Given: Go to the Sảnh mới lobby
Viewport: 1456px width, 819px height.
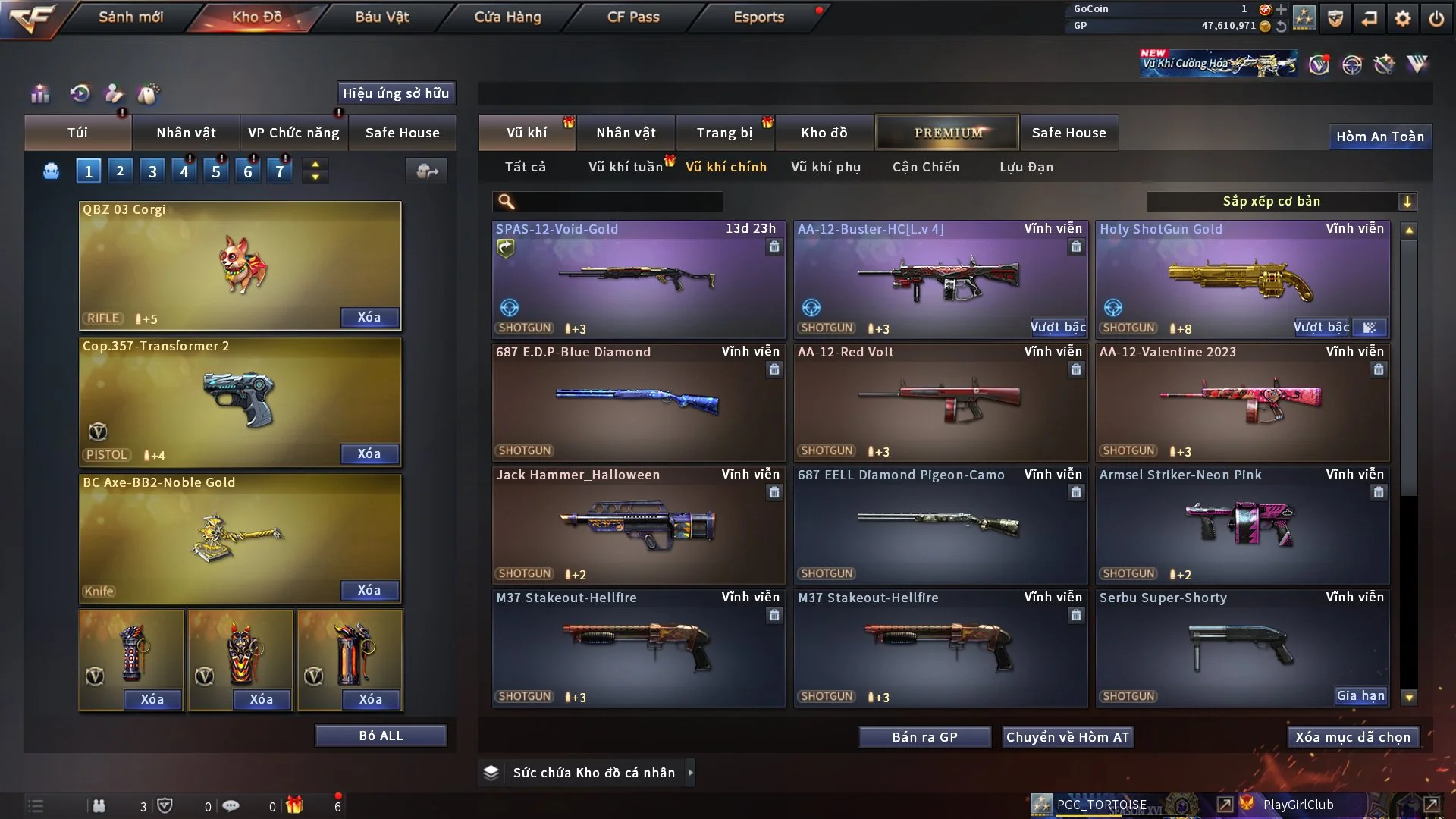Looking at the screenshot, I should (x=130, y=17).
